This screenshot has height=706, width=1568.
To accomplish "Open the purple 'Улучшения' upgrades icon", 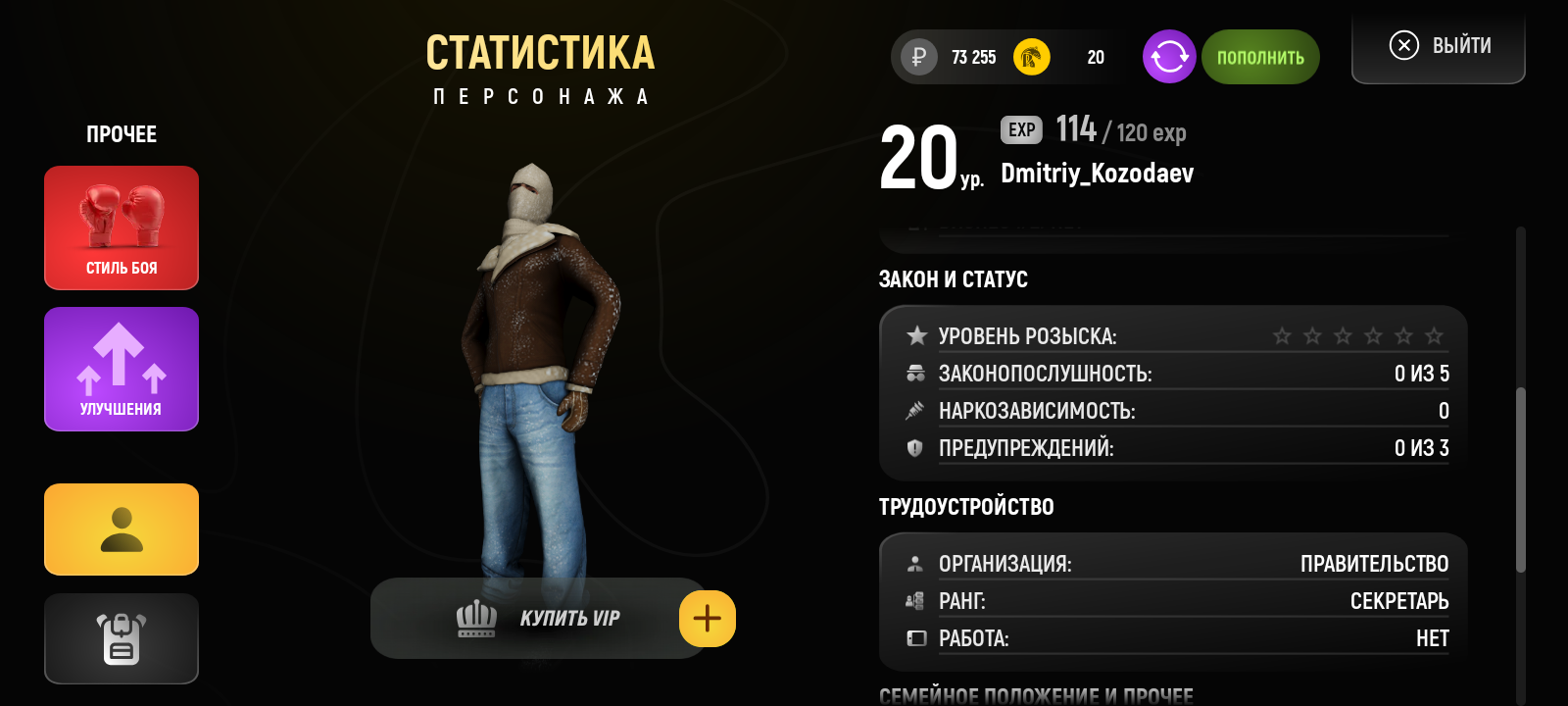I will pos(121,369).
